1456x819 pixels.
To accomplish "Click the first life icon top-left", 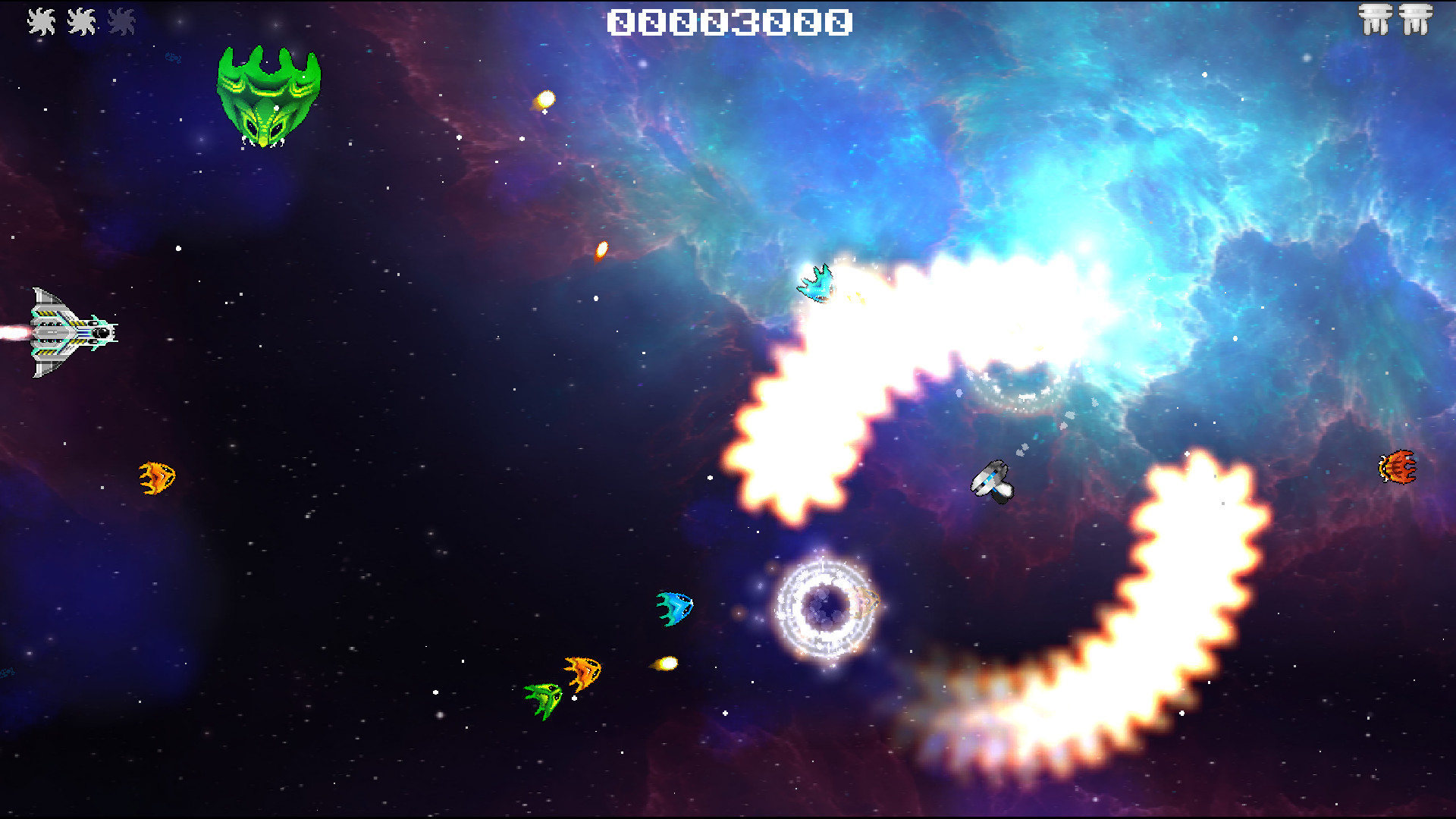I will click(x=43, y=20).
